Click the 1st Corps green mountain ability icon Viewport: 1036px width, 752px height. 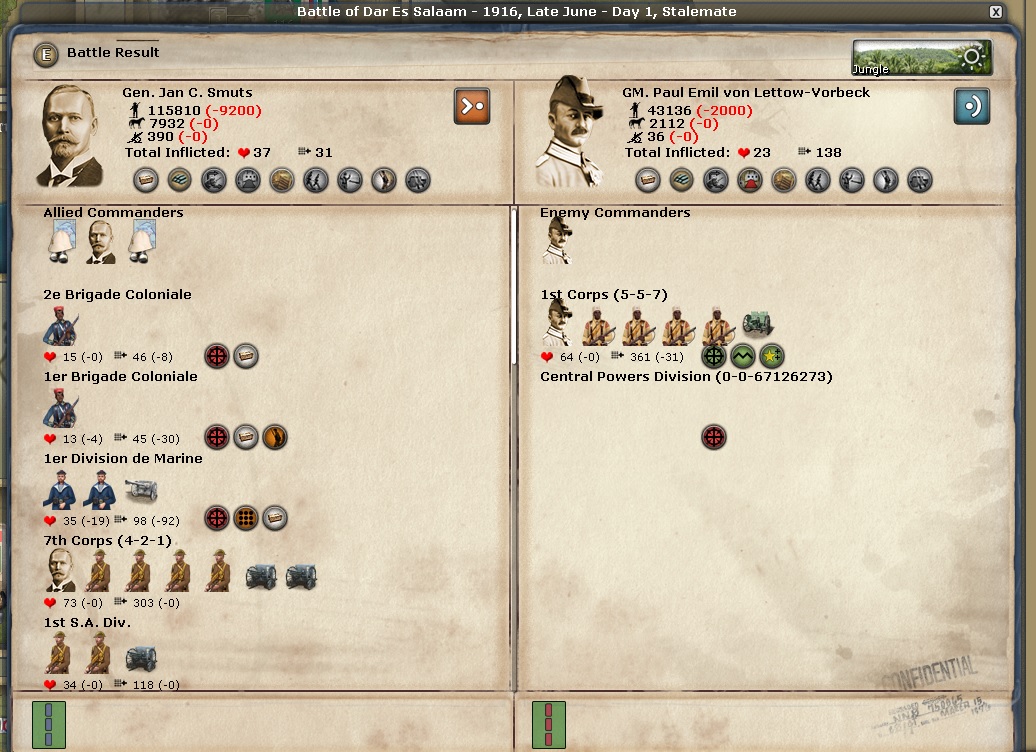coord(743,356)
